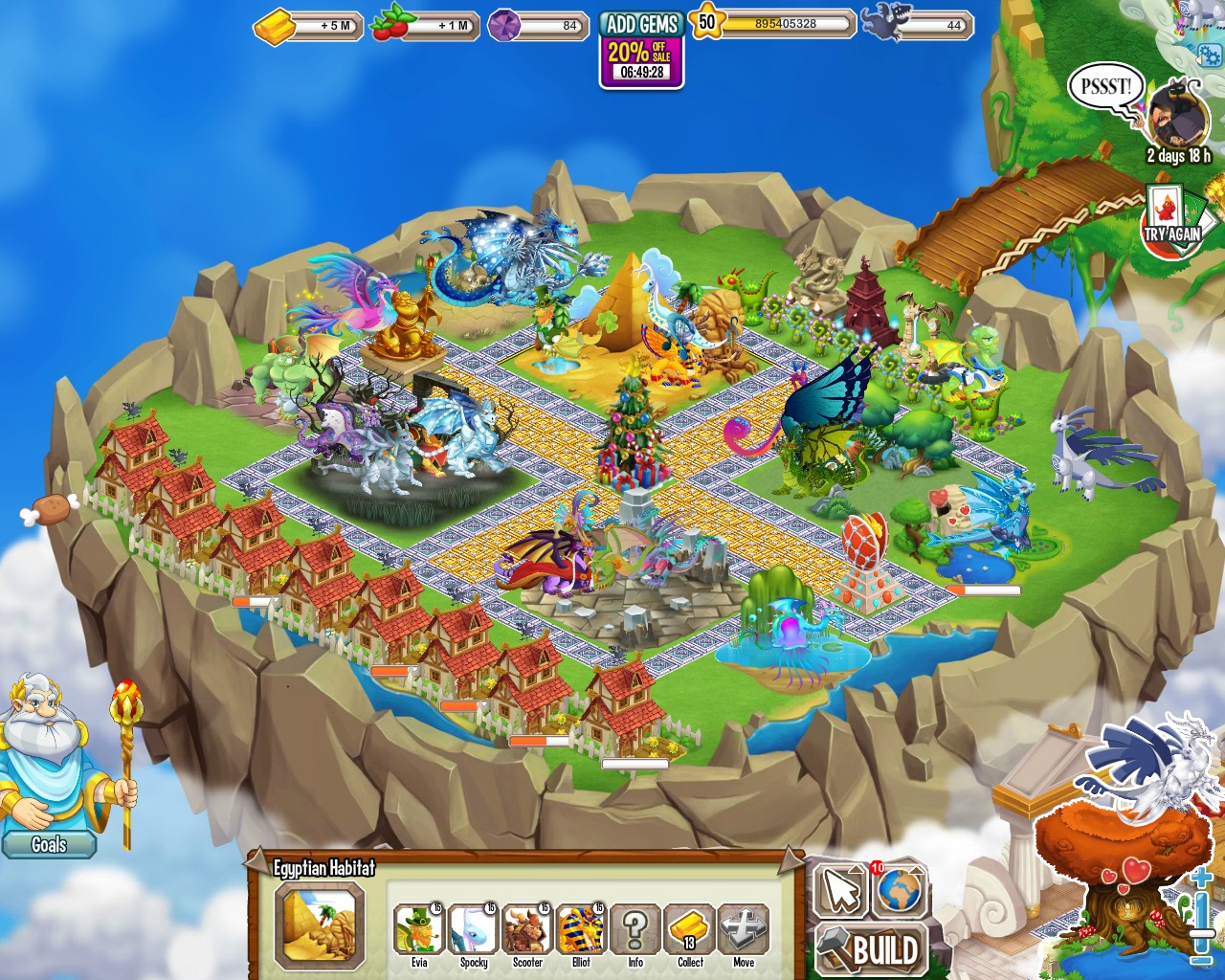Move the Egyptian Habitat
Image resolution: width=1225 pixels, height=980 pixels.
(x=744, y=928)
